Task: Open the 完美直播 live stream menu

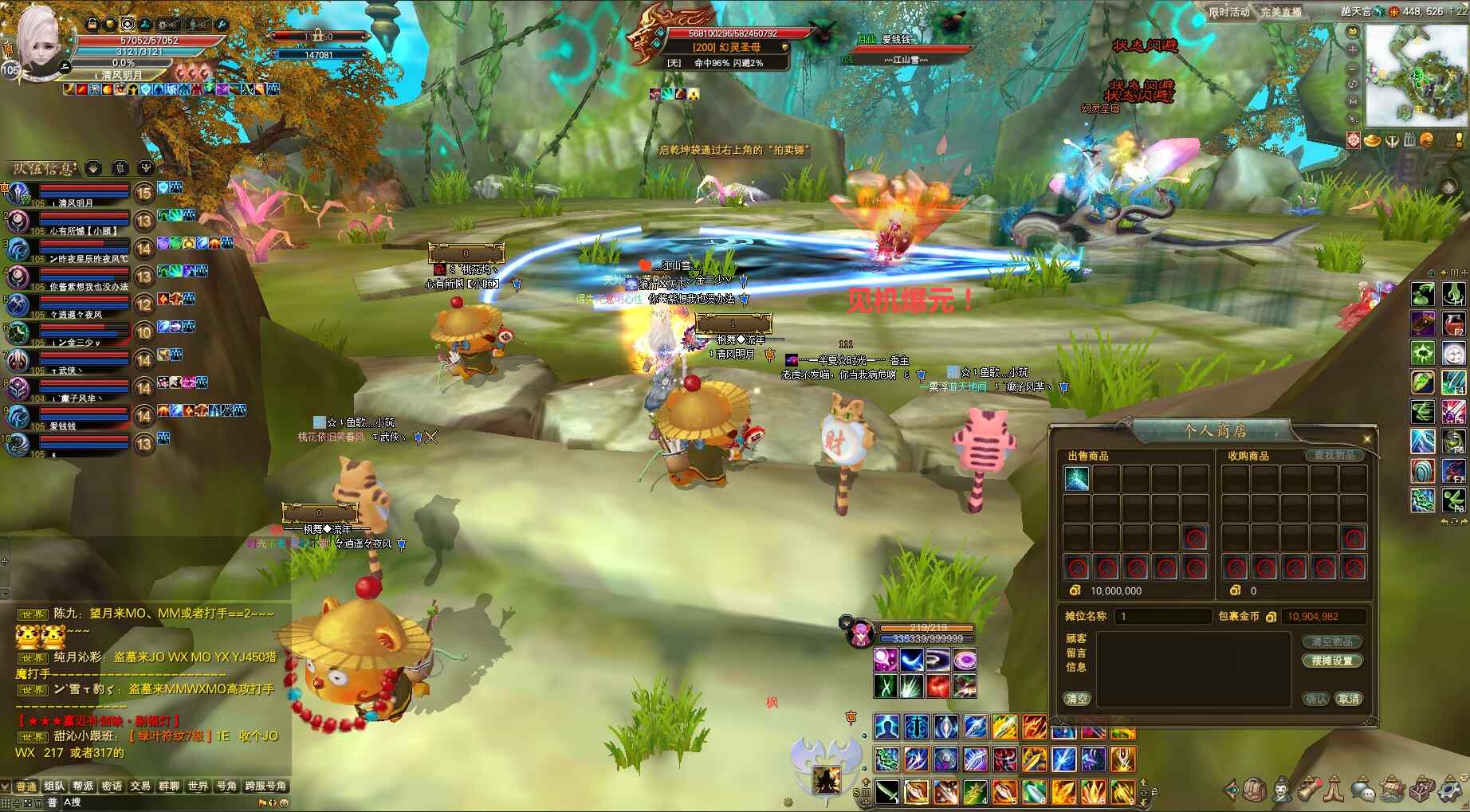Action: point(1280,12)
